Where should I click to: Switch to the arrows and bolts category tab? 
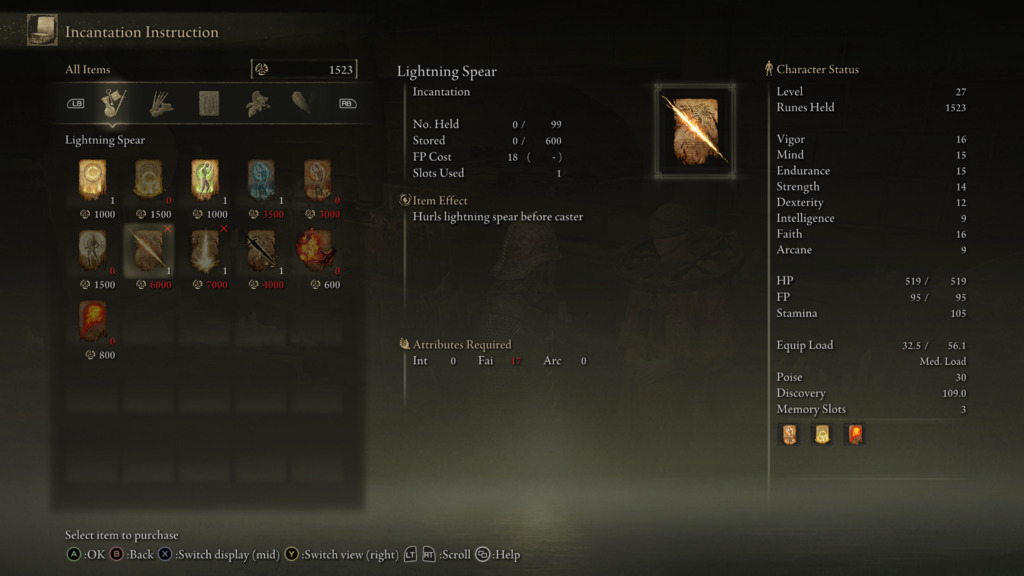[x=161, y=103]
